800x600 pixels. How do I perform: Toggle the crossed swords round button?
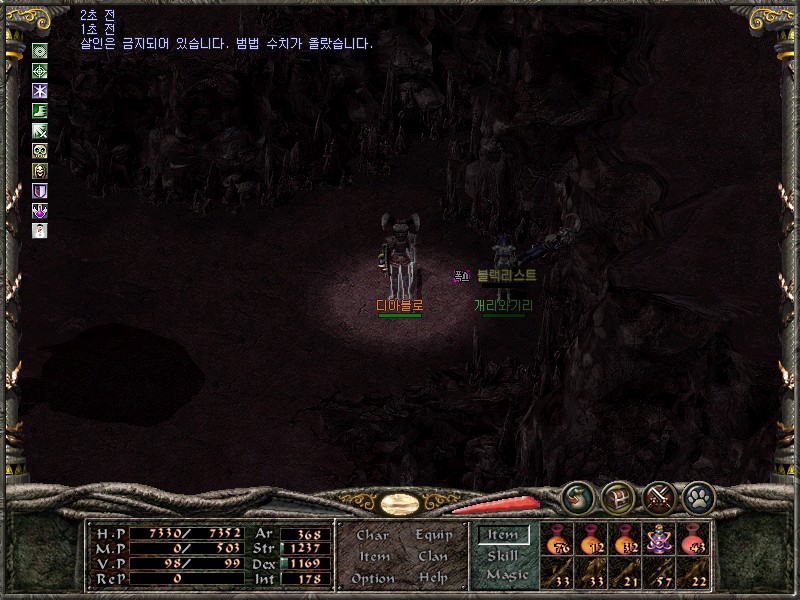657,496
